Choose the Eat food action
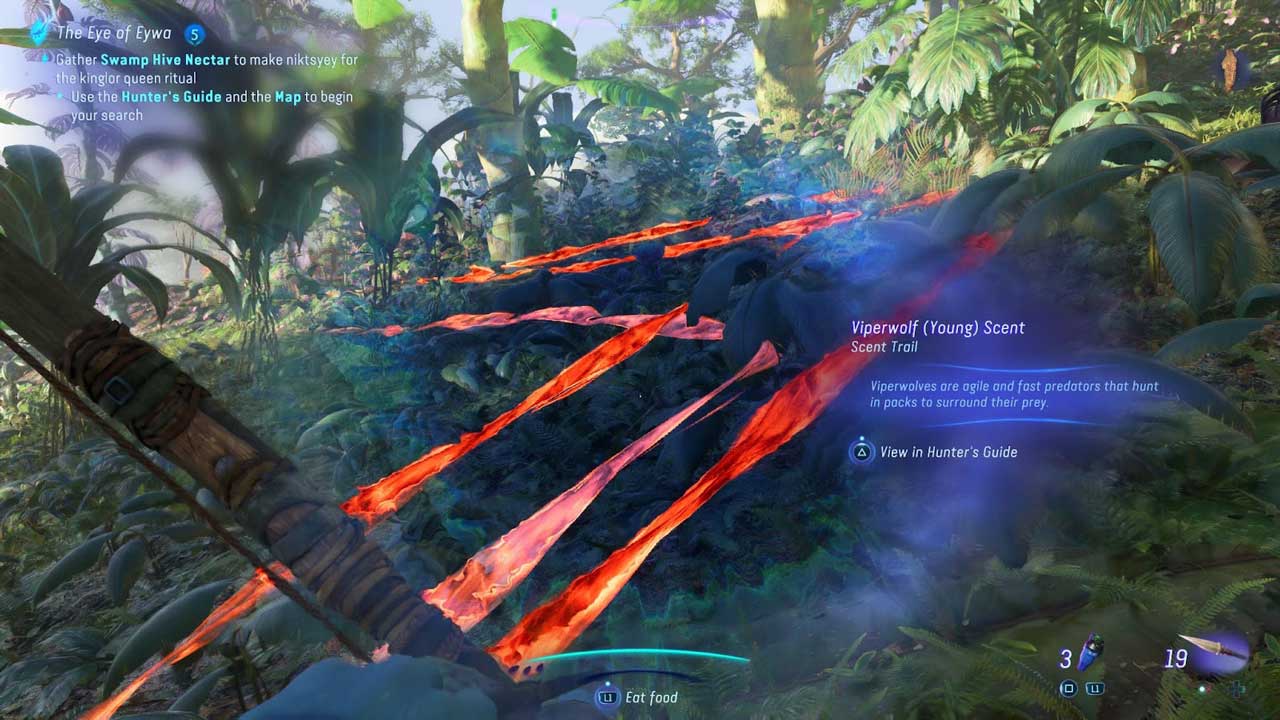This screenshot has height=720, width=1280. point(650,697)
